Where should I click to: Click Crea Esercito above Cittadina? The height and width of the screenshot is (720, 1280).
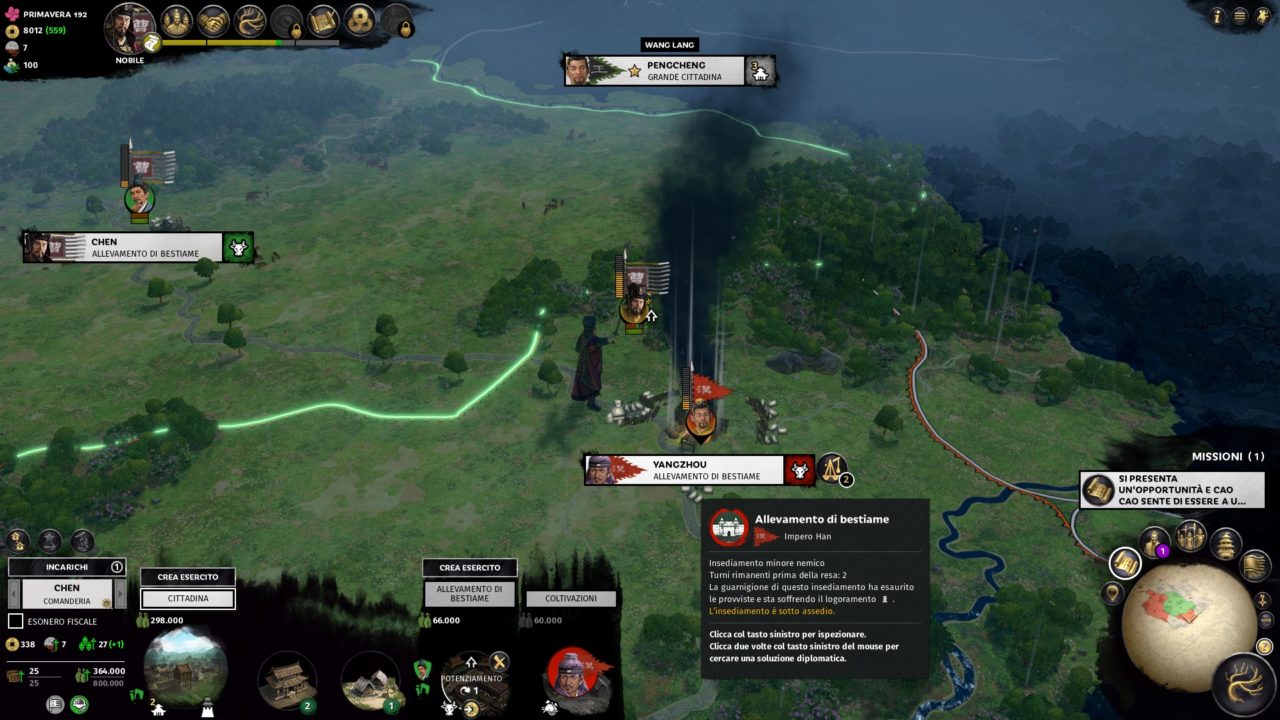[x=187, y=577]
